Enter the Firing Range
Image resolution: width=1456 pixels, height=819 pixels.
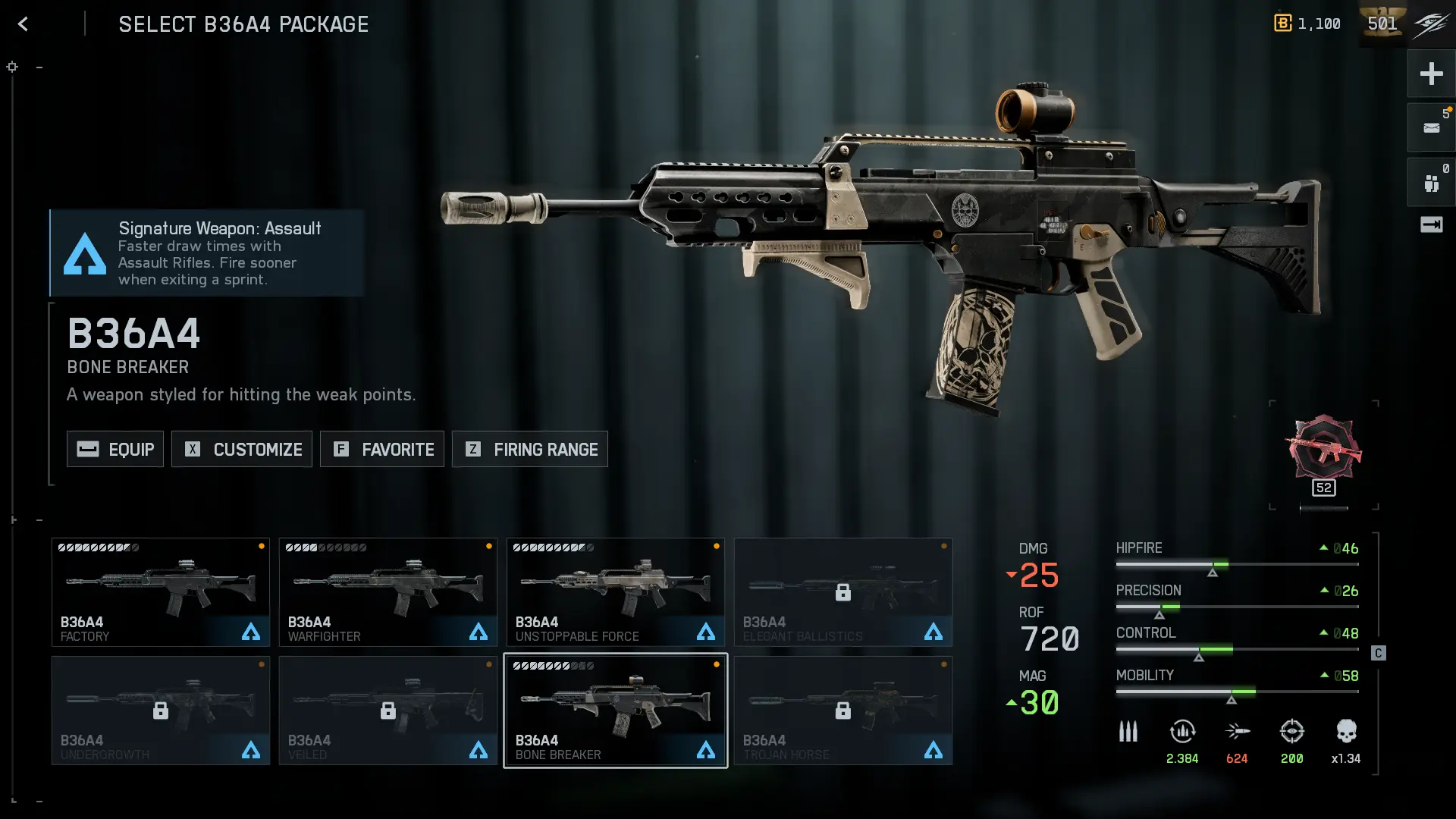pos(530,449)
